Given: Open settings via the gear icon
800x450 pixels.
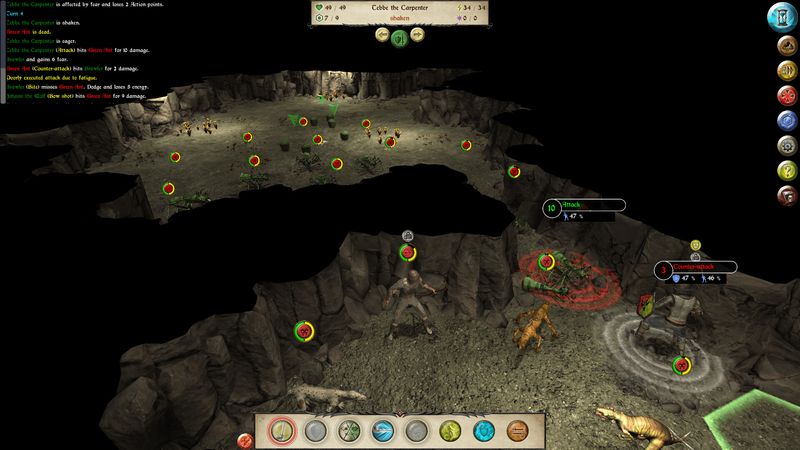Looking at the screenshot, I should [785, 145].
